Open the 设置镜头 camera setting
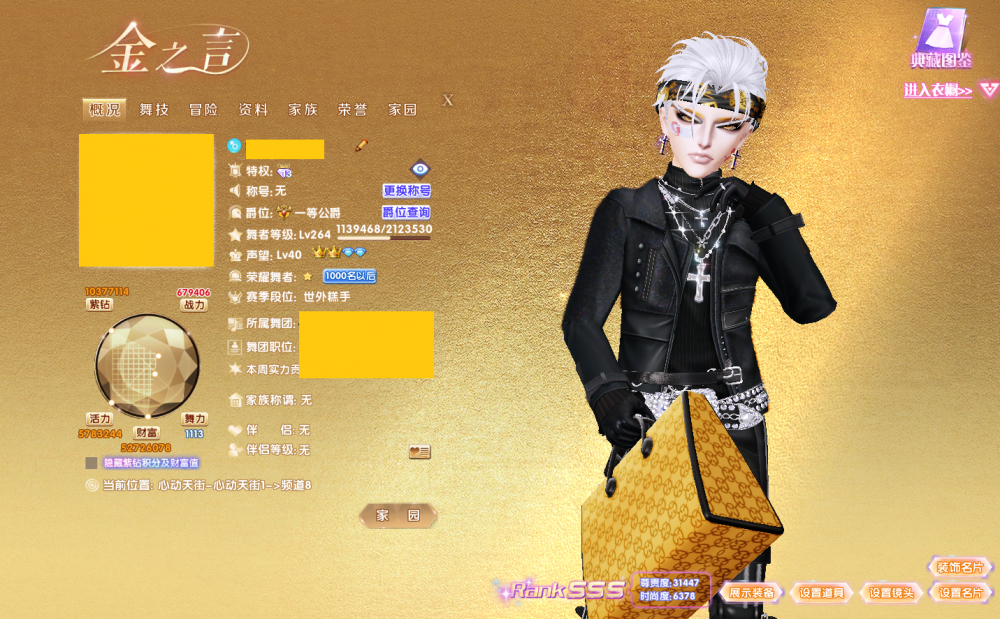 (x=891, y=592)
